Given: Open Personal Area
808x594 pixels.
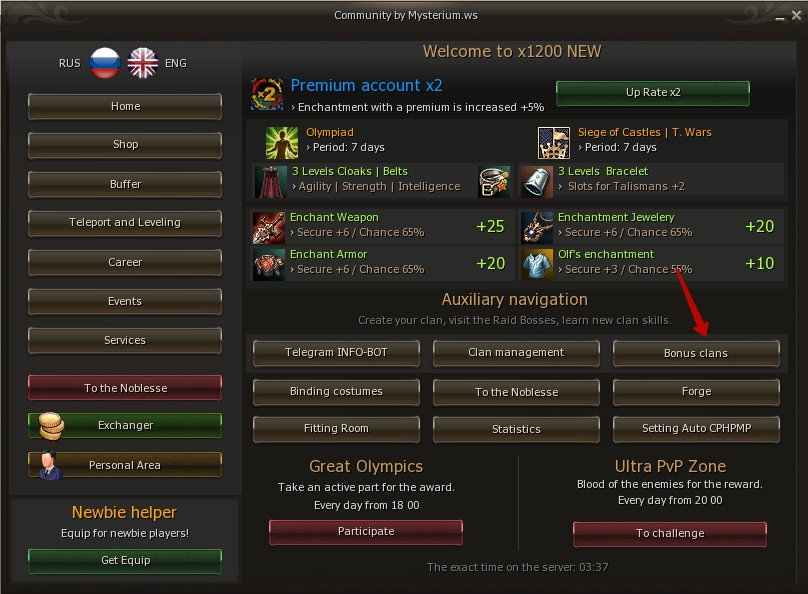Looking at the screenshot, I should coord(125,465).
